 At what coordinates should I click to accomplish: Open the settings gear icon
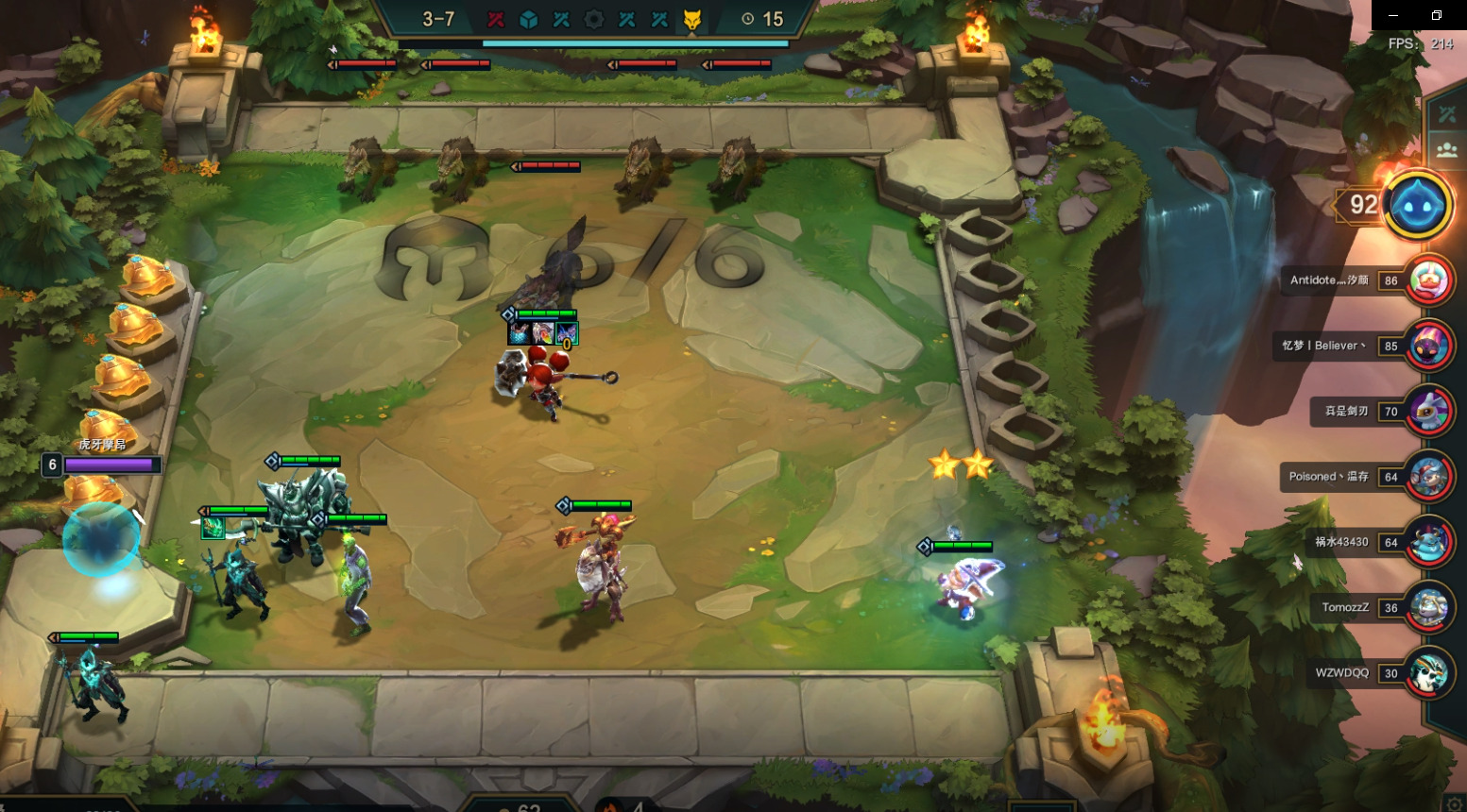pos(1455,804)
